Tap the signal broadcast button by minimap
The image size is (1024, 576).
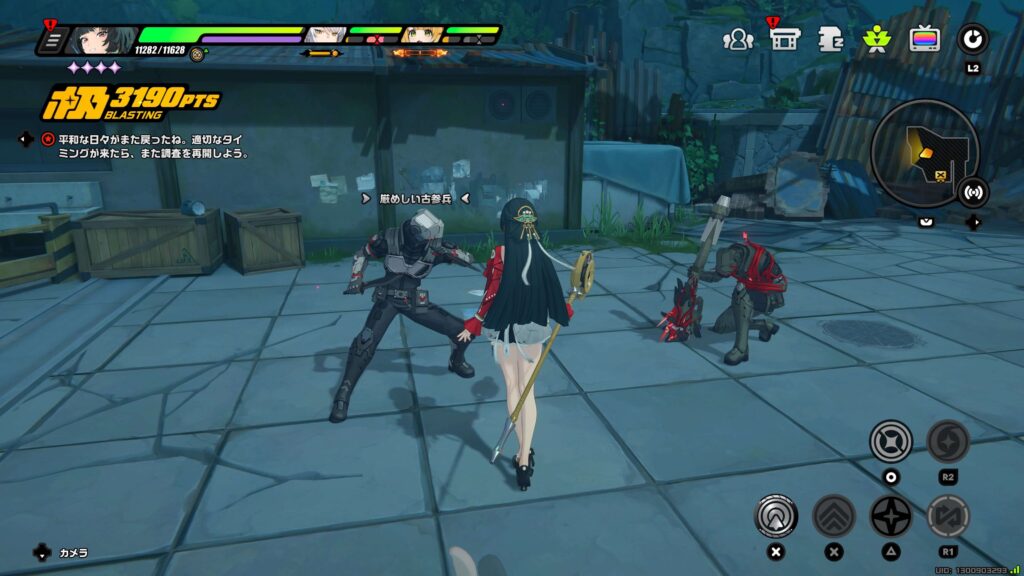[972, 191]
